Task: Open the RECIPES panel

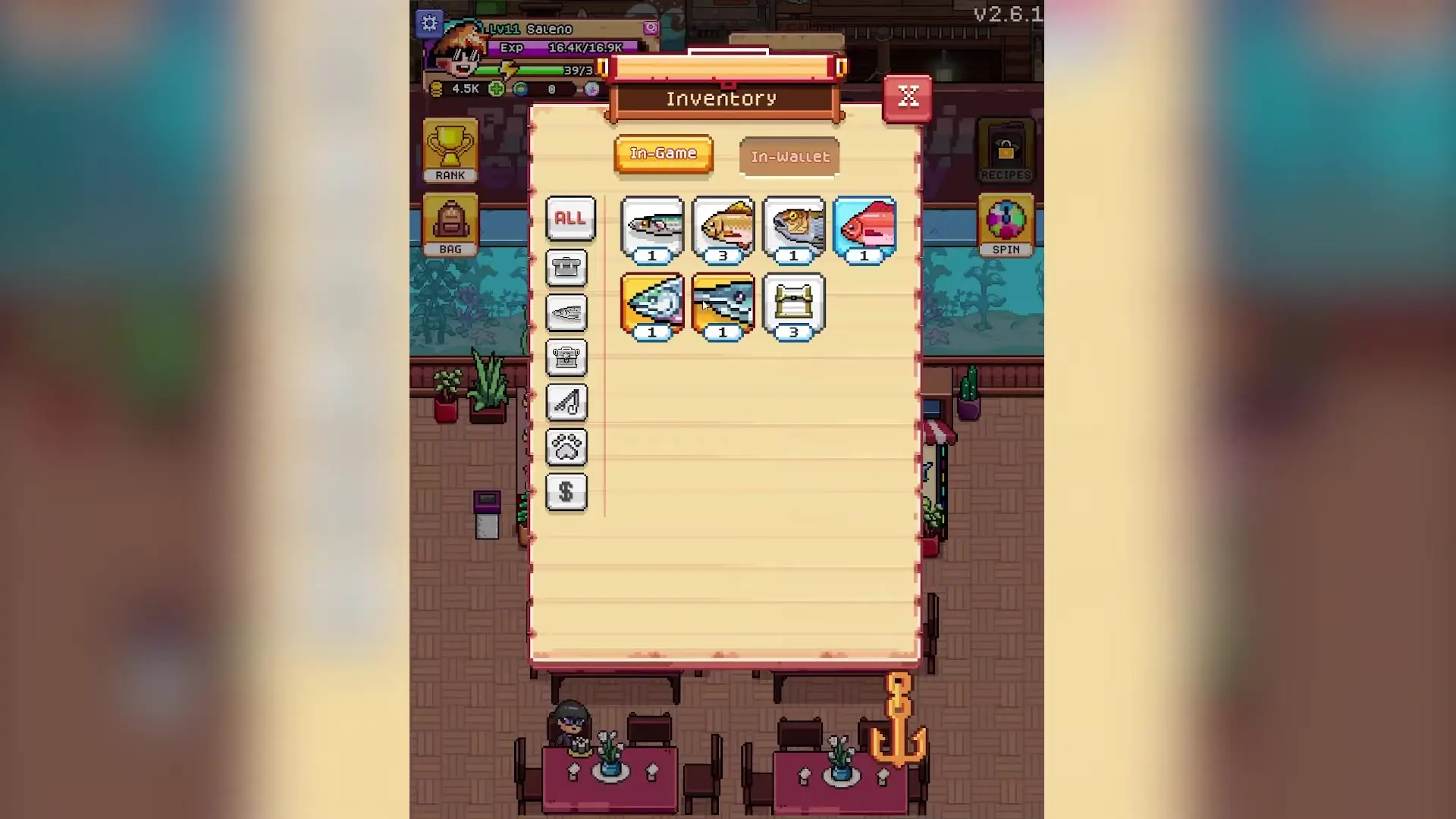Action: click(x=1006, y=149)
